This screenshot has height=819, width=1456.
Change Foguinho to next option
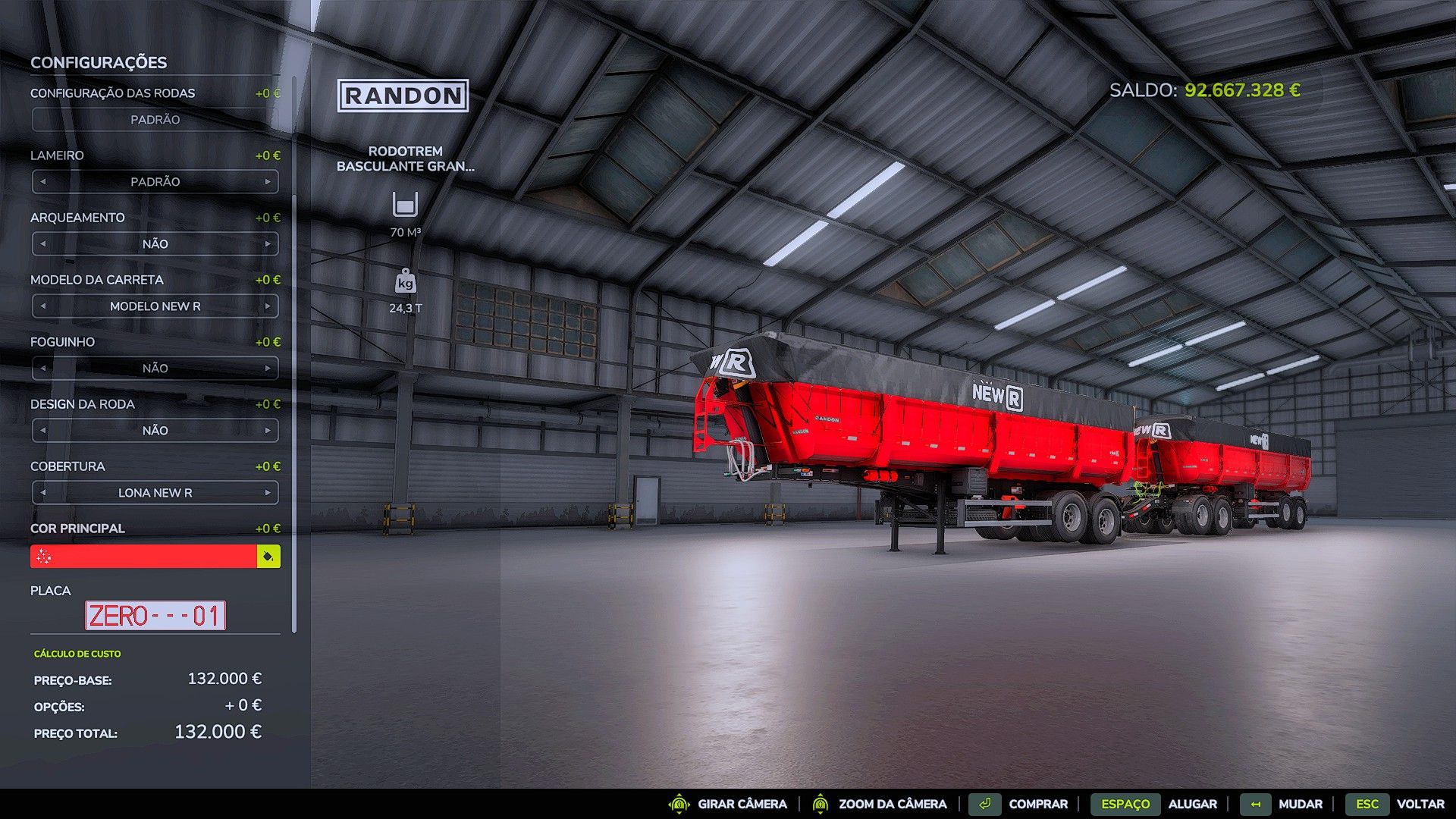tap(268, 369)
